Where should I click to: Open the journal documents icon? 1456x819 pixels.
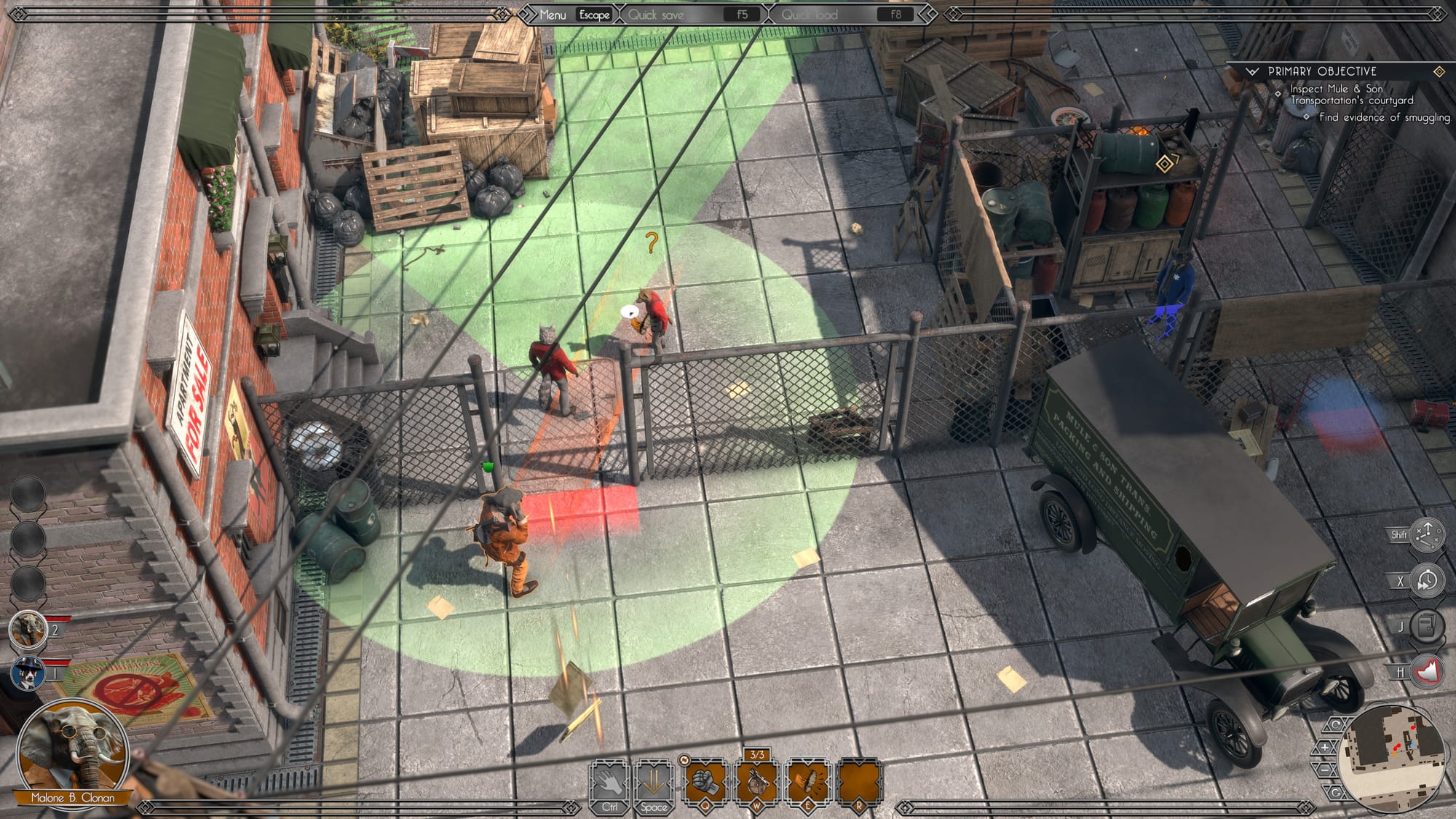click(x=1426, y=626)
